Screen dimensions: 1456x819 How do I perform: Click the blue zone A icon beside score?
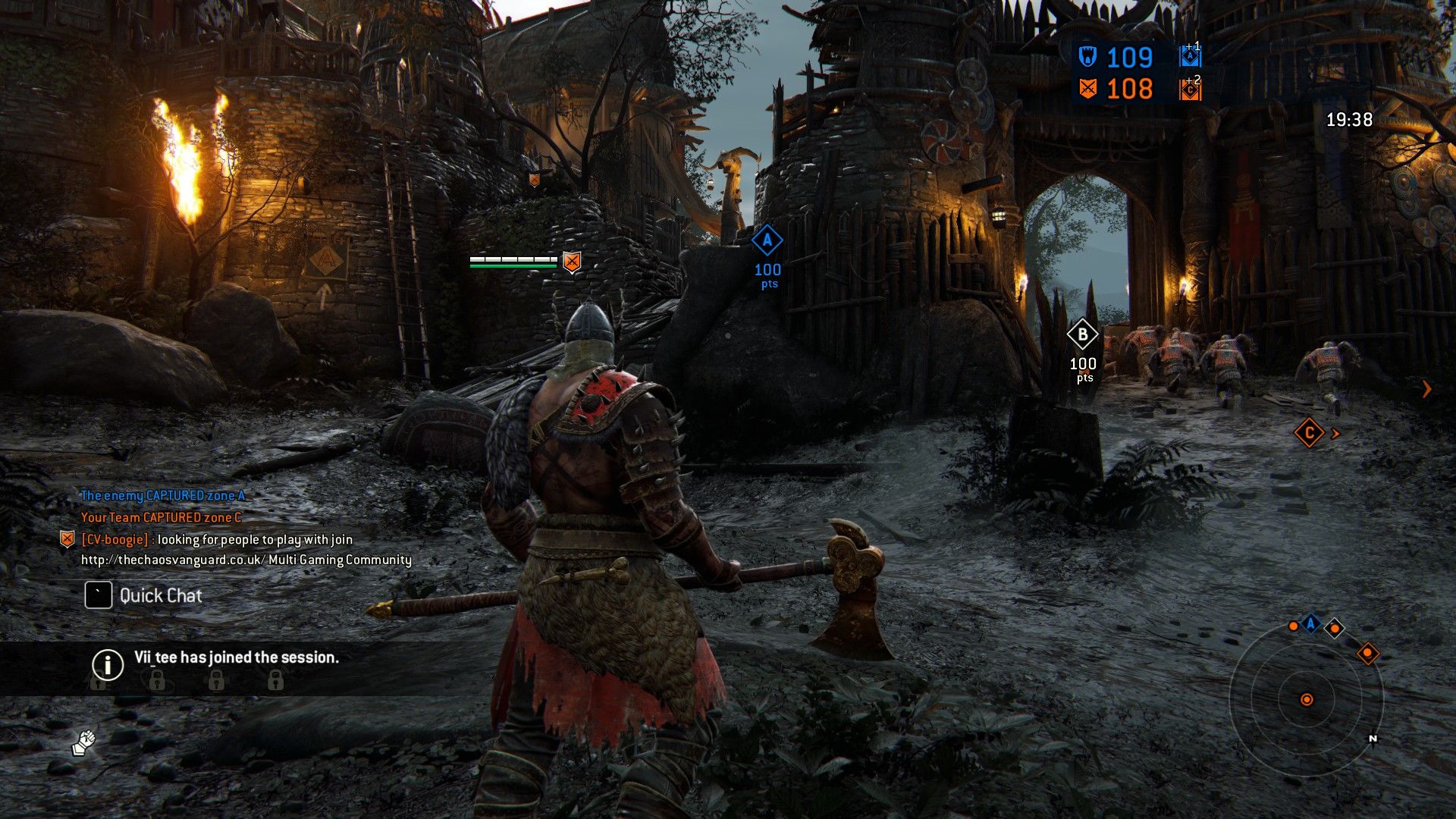pos(1190,58)
